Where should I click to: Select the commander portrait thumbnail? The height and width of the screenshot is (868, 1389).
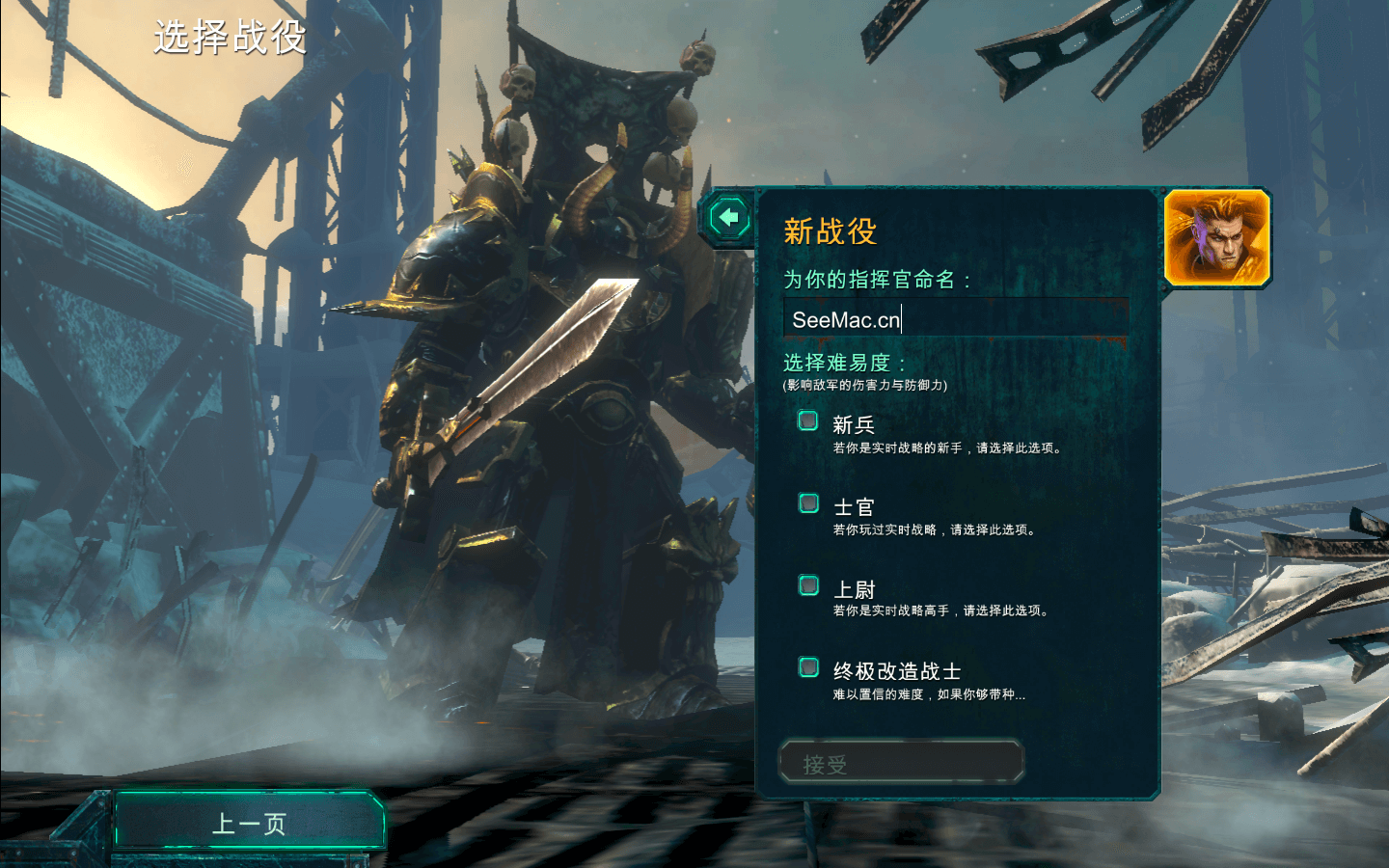1217,237
